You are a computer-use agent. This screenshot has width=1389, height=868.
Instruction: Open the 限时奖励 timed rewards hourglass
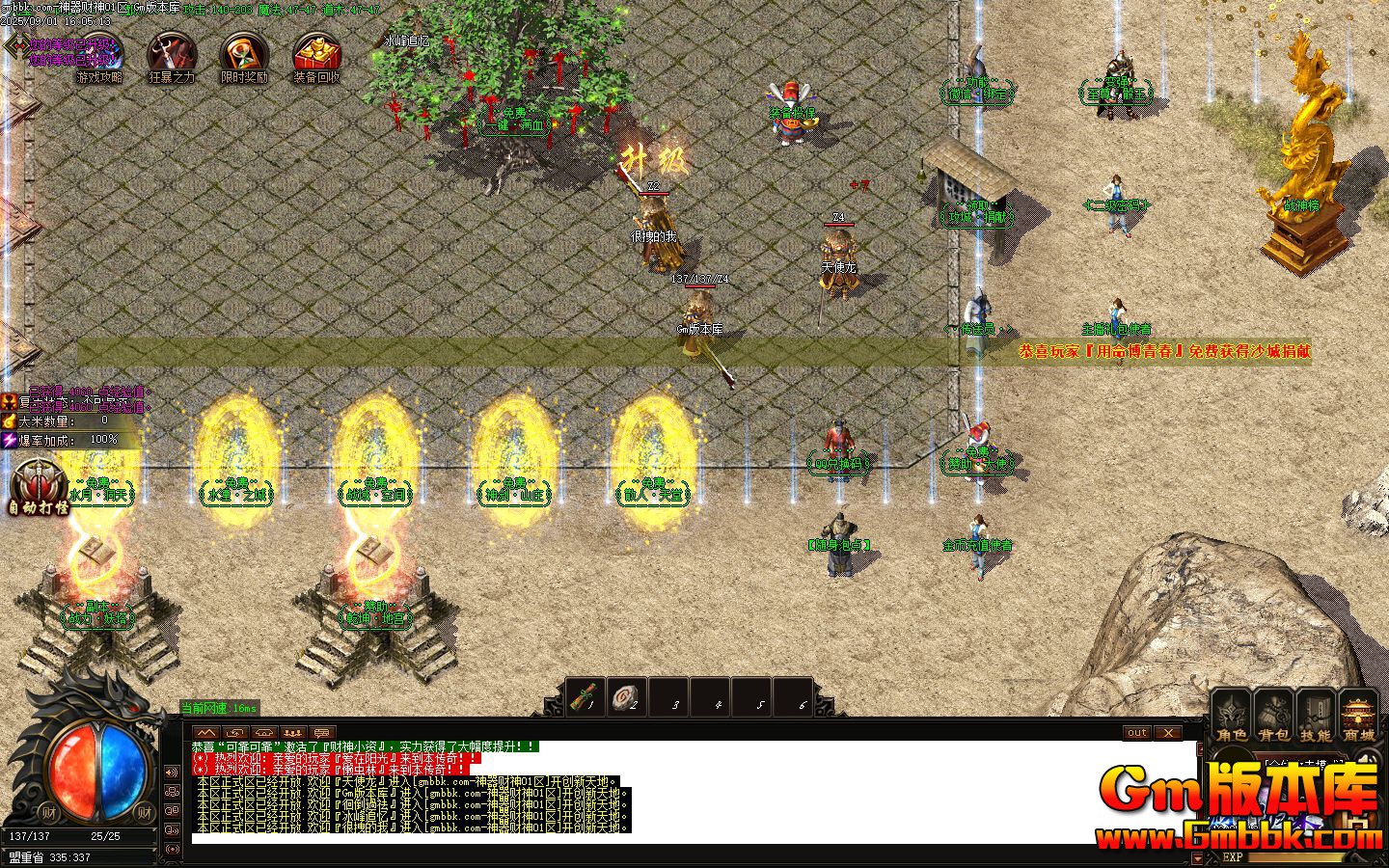click(x=243, y=57)
